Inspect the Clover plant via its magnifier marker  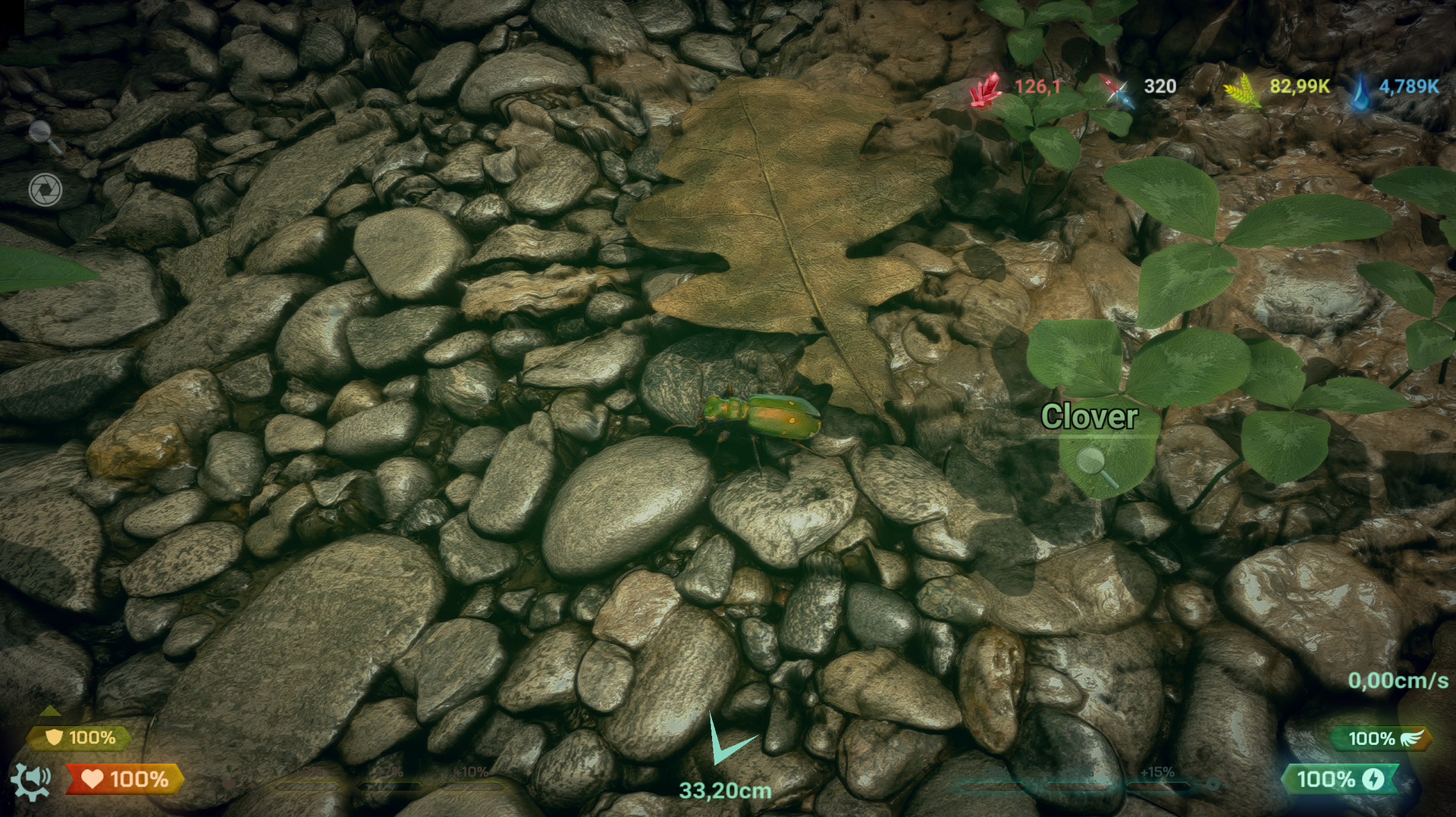1092,462
